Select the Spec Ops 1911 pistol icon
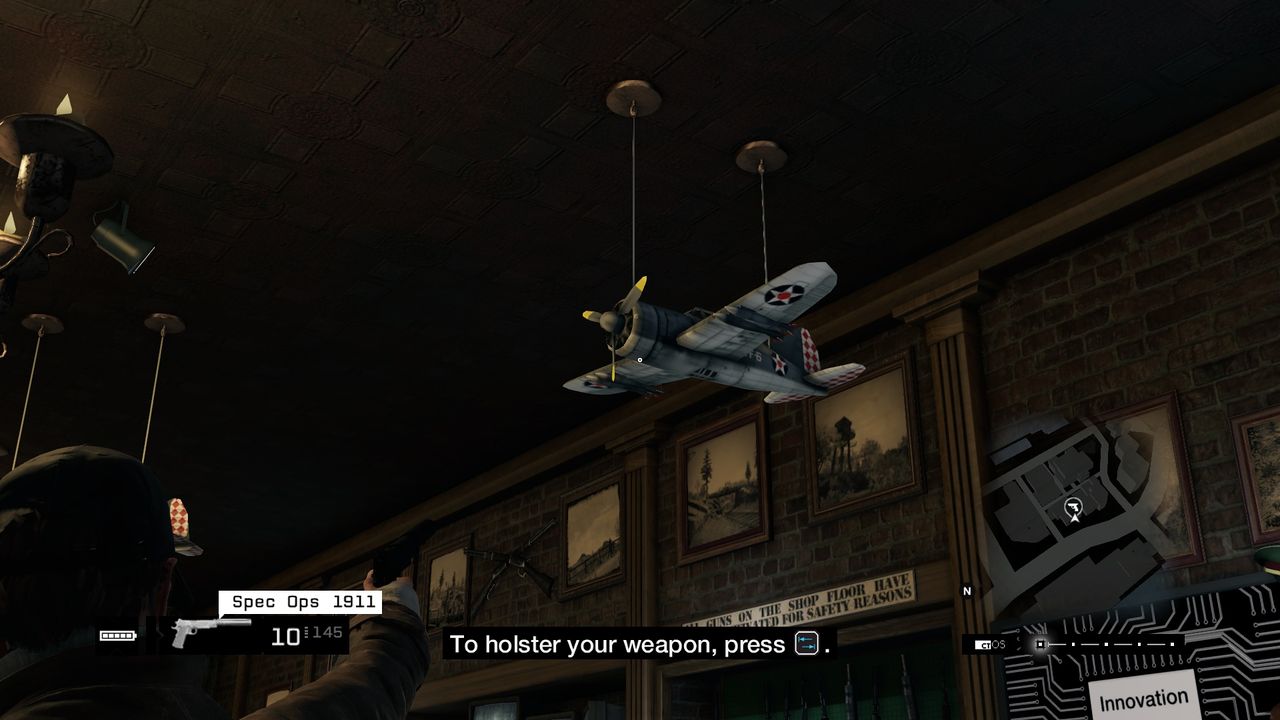Viewport: 1280px width, 720px height. [208, 631]
